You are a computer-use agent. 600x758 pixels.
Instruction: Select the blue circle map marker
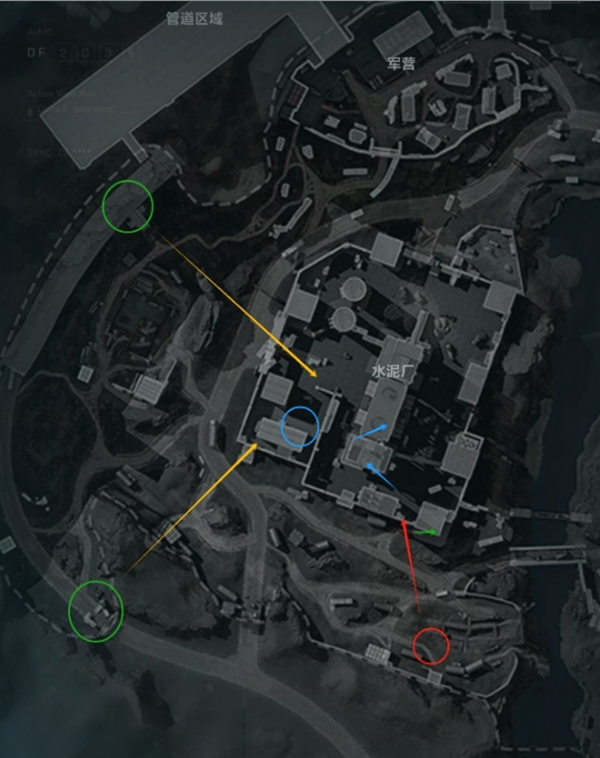pos(300,427)
